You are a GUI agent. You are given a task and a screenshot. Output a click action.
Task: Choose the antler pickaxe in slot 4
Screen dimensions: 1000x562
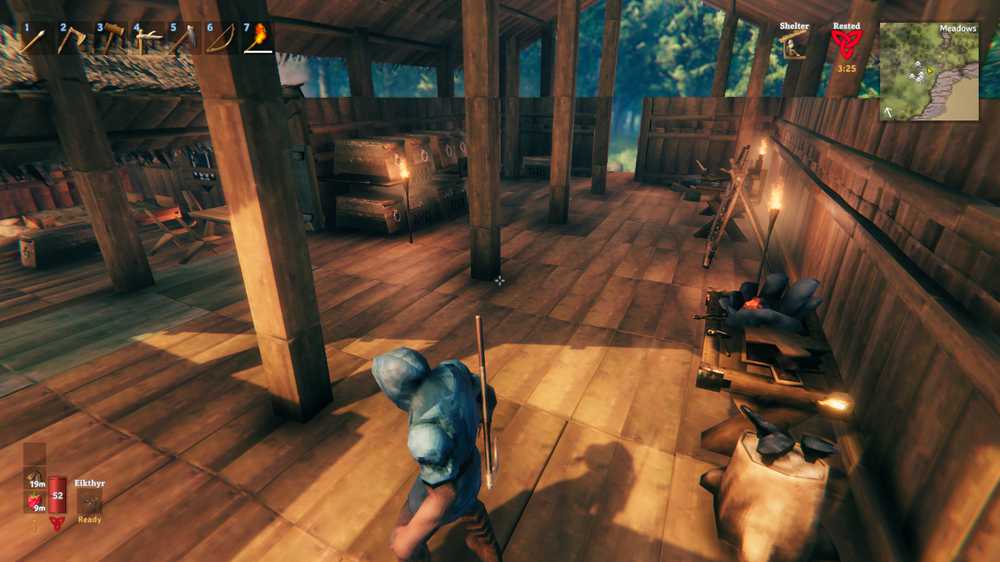coord(146,39)
